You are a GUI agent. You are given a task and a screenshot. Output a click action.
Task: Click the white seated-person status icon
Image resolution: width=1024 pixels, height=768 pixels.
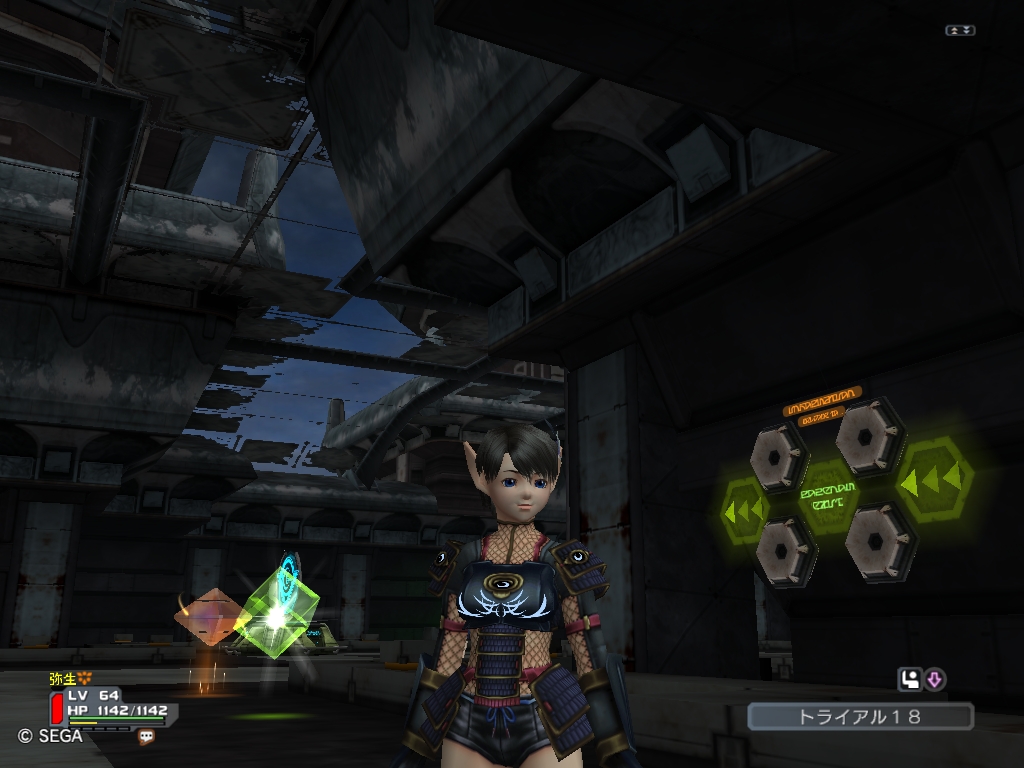[x=910, y=680]
